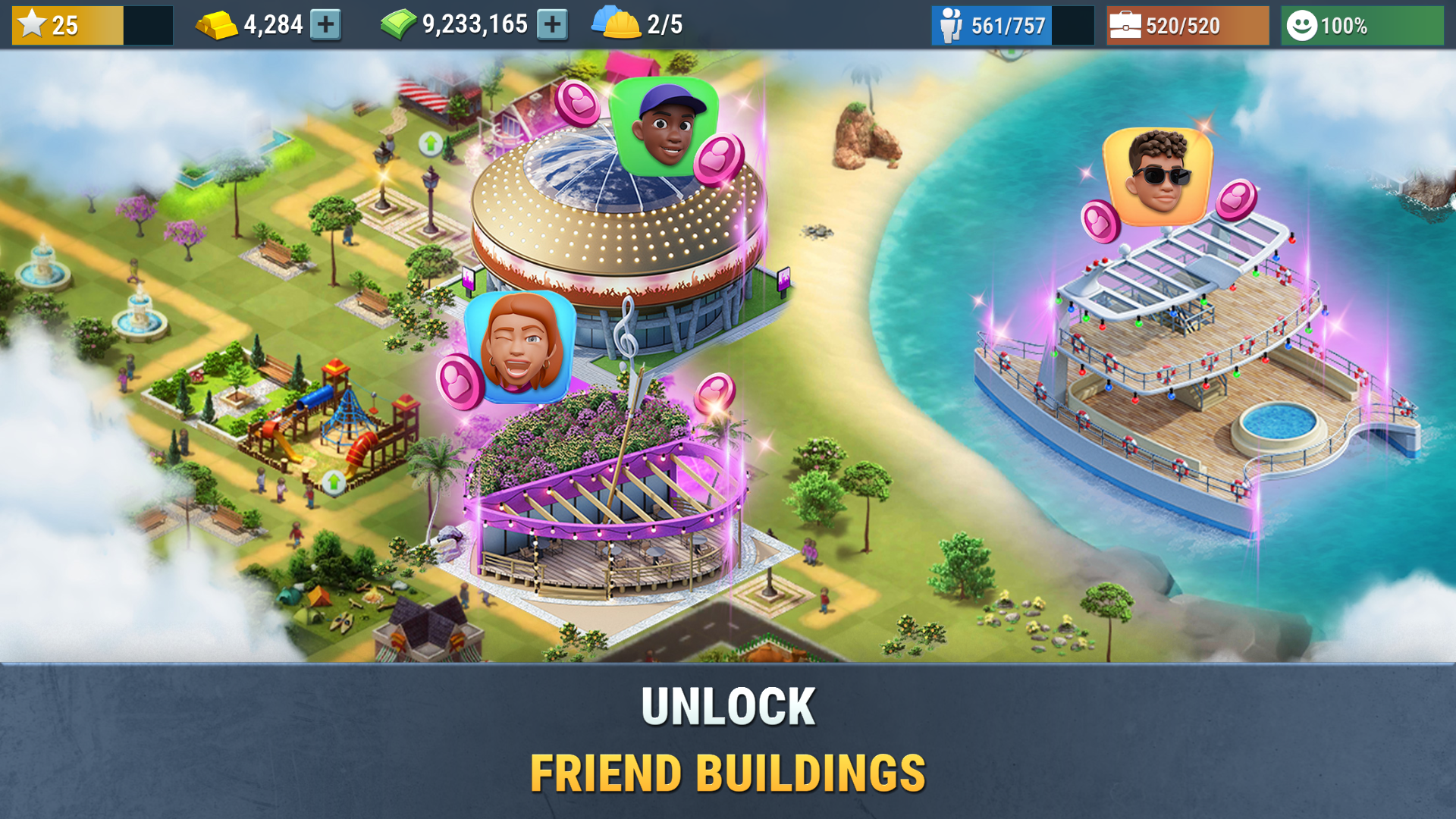
Task: Click the plus button to buy gold
Action: [328, 24]
